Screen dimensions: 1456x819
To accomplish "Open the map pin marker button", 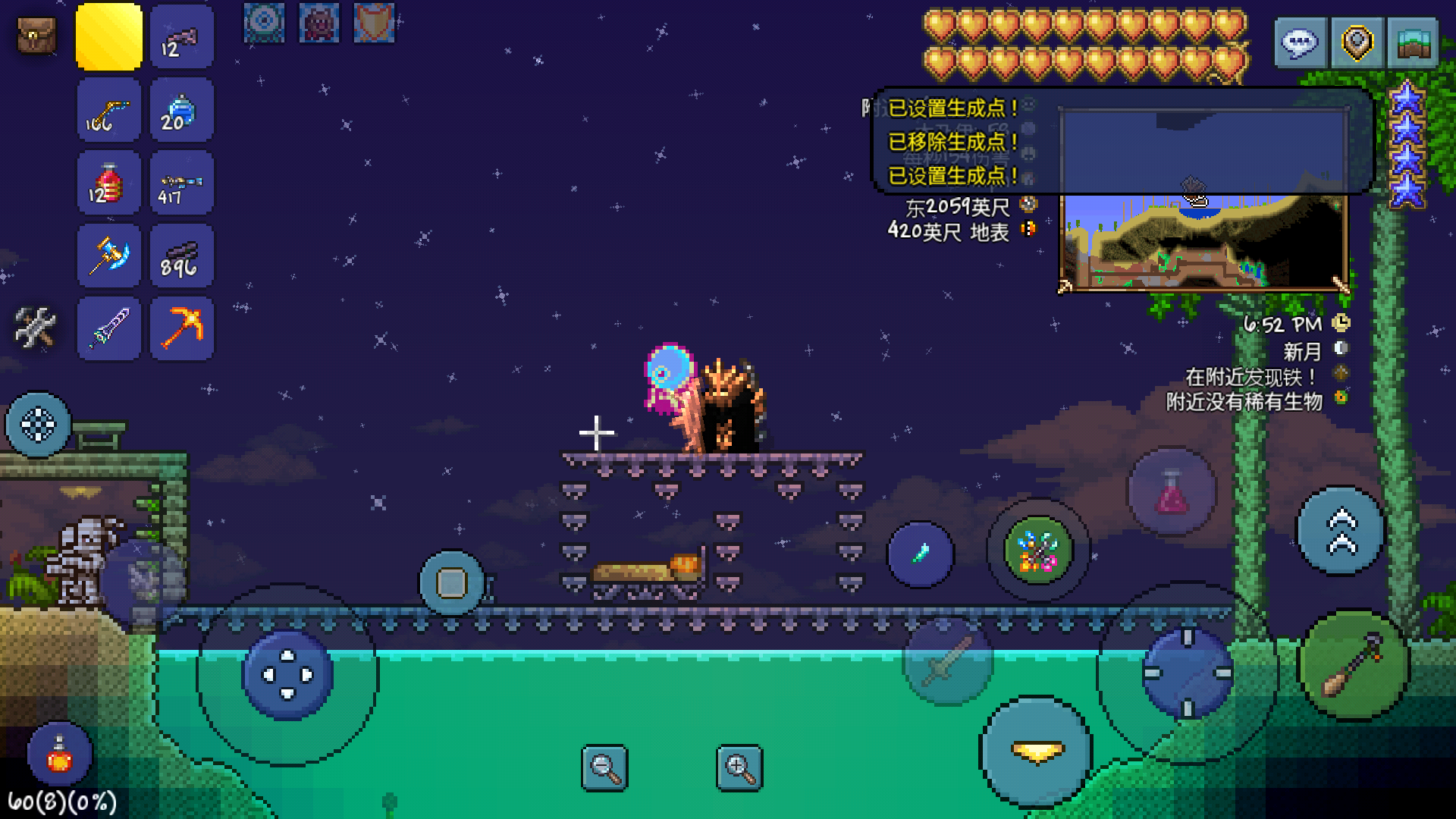I will pyautogui.click(x=1357, y=42).
